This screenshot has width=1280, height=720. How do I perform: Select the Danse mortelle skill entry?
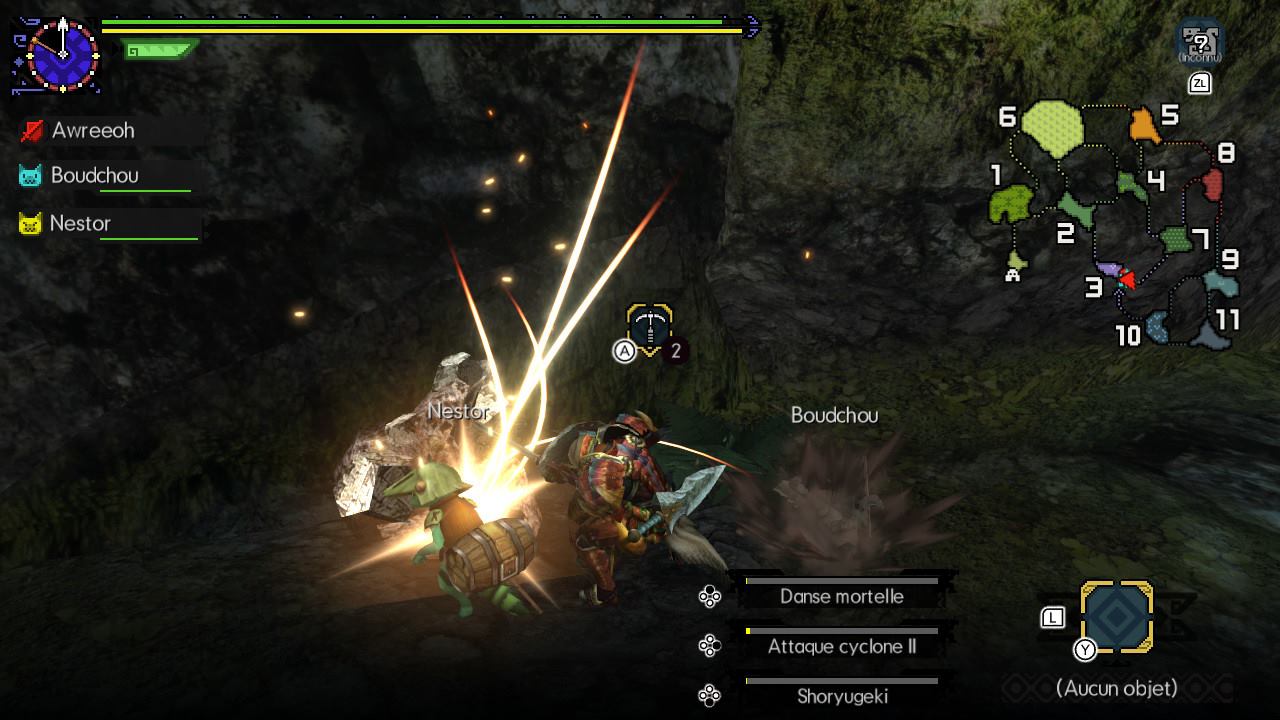(x=841, y=596)
